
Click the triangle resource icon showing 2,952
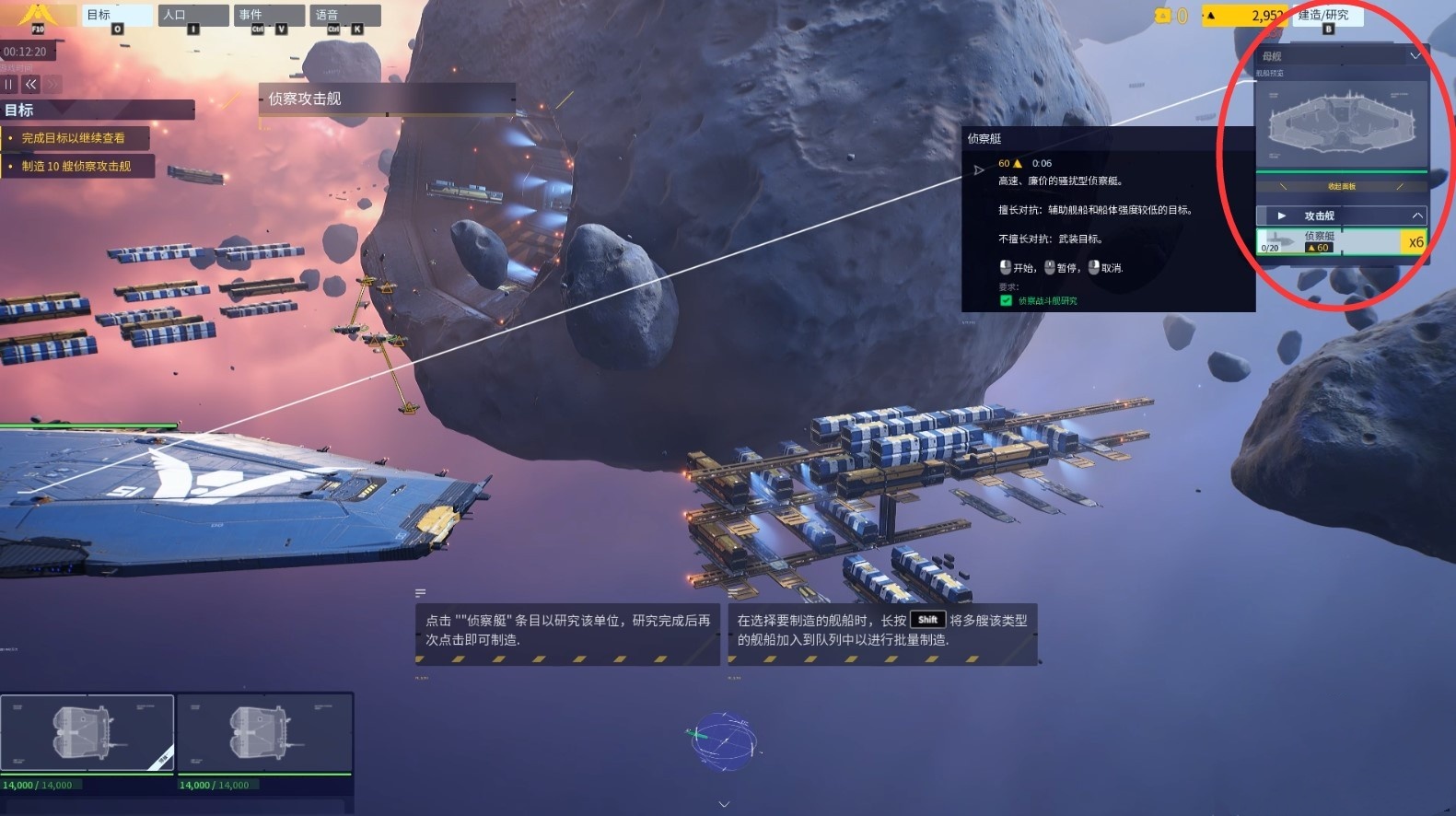pos(1211,15)
